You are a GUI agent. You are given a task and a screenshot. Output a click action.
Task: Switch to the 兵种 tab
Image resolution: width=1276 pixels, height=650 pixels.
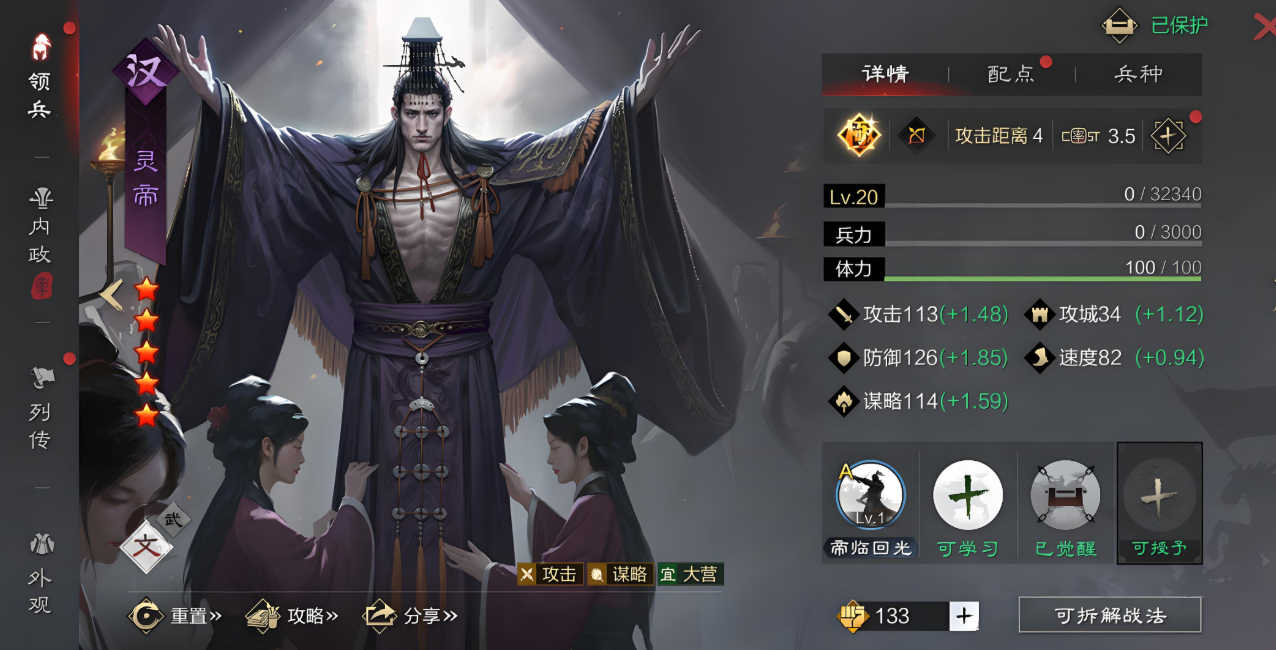[1138, 74]
